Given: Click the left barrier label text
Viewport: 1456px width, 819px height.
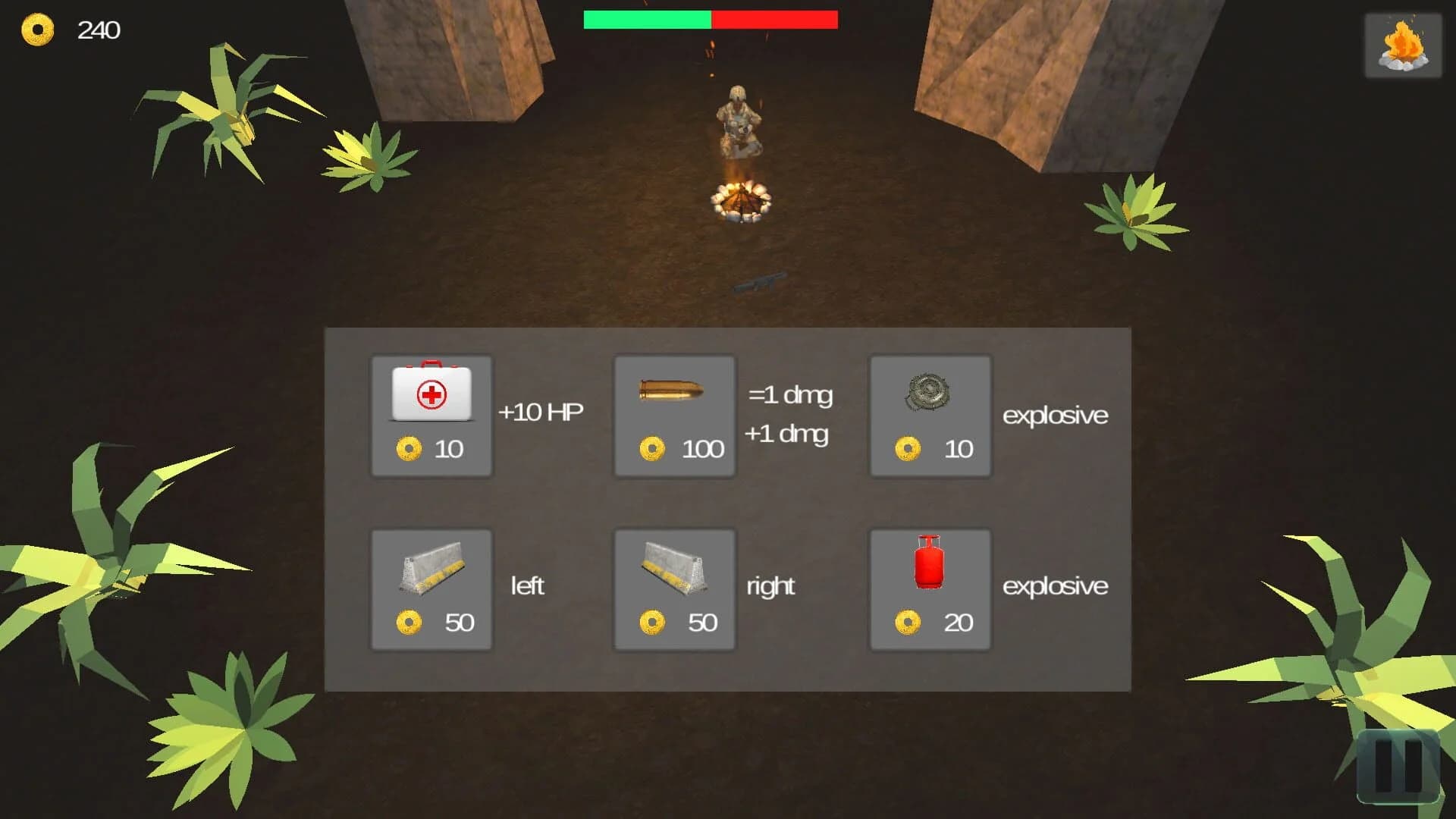Looking at the screenshot, I should tap(529, 586).
